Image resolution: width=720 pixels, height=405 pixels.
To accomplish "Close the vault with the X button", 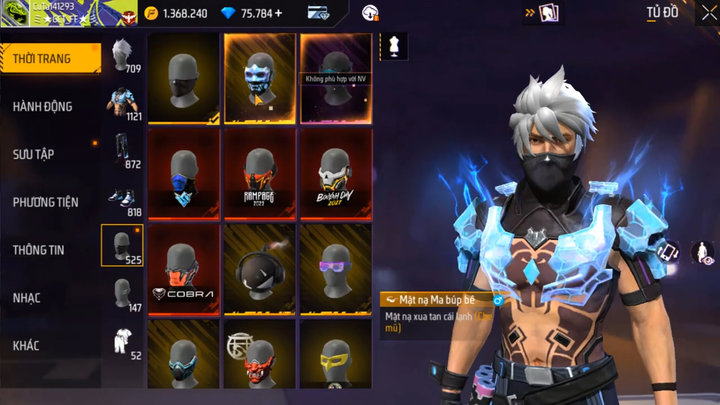I will [x=708, y=13].
